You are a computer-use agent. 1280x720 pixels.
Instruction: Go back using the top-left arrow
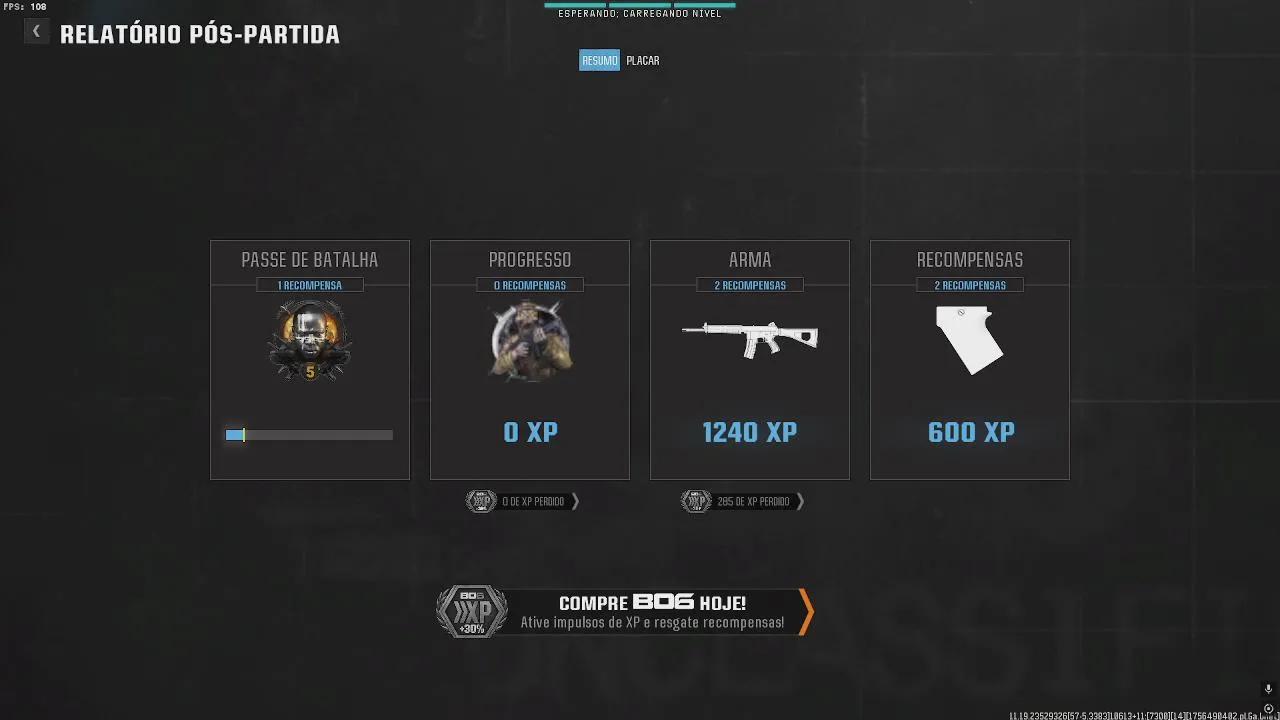point(36,32)
